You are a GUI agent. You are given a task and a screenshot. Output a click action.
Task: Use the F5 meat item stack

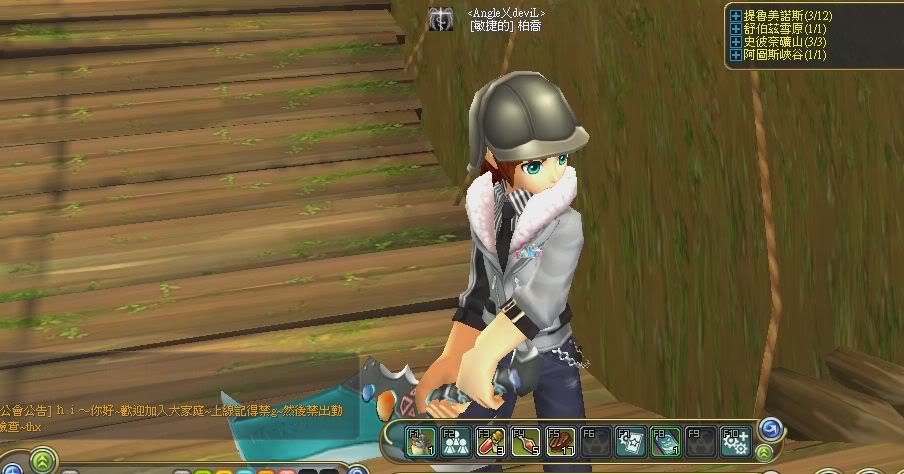pyautogui.click(x=557, y=440)
